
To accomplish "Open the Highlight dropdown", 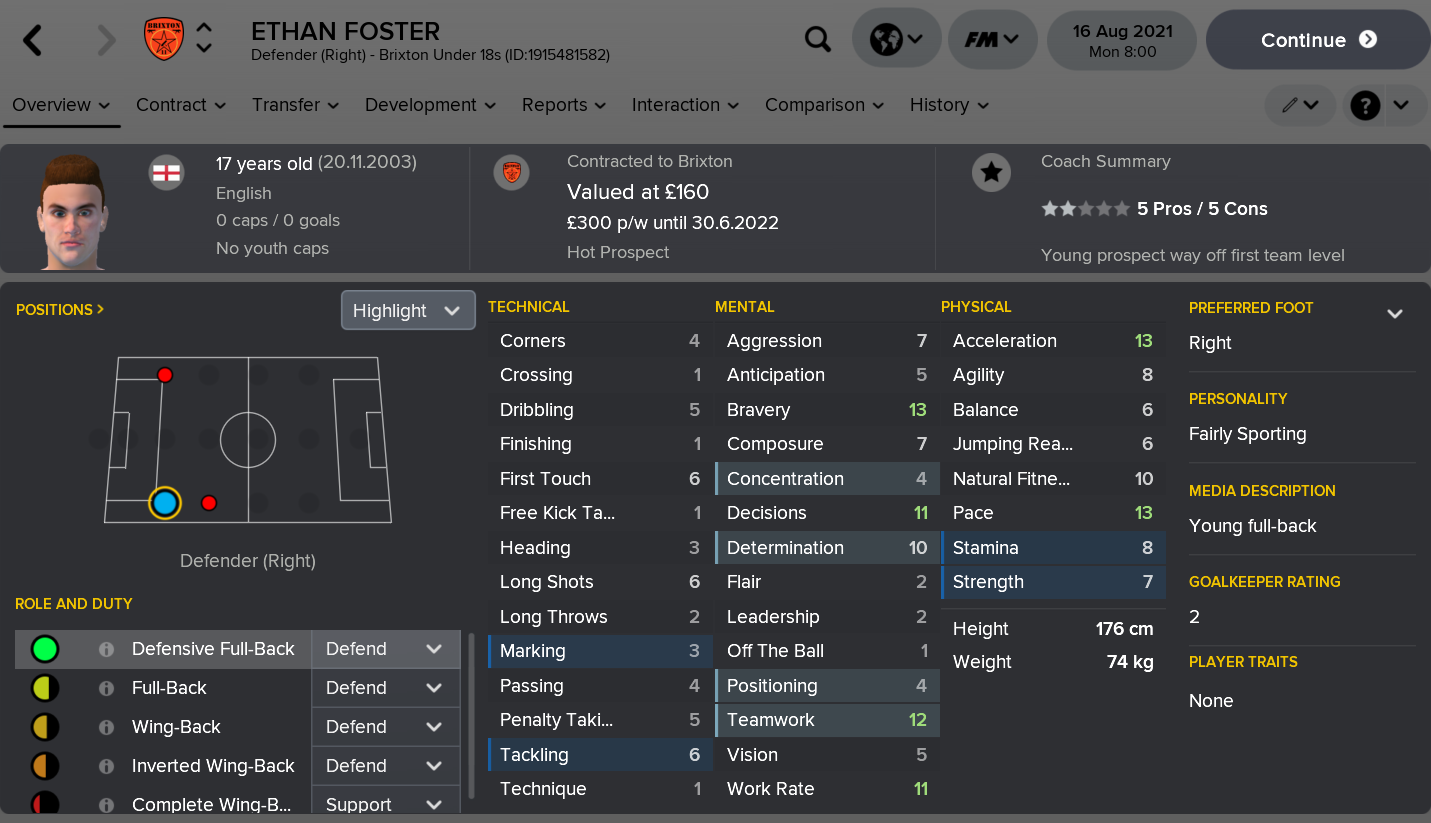I will pyautogui.click(x=408, y=310).
